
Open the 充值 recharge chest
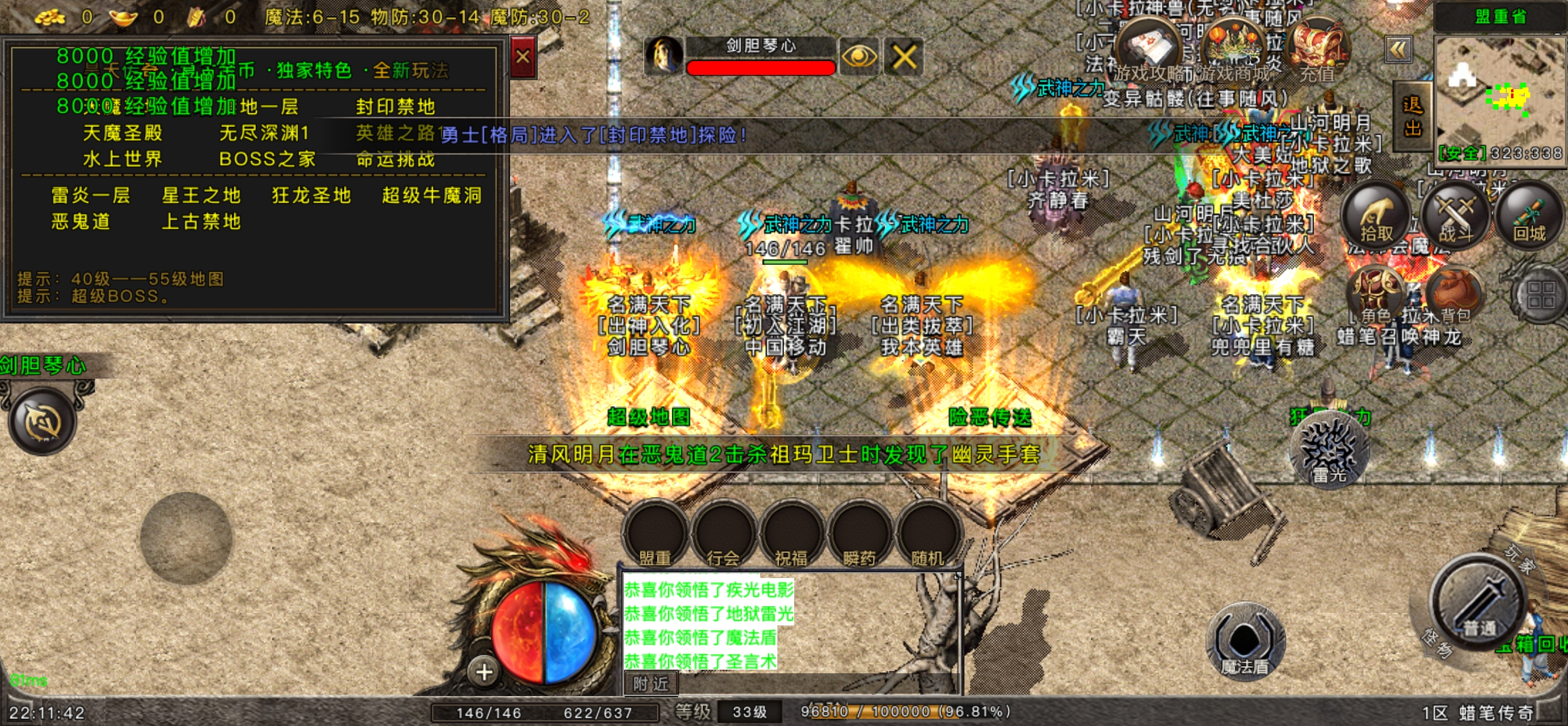1317,52
